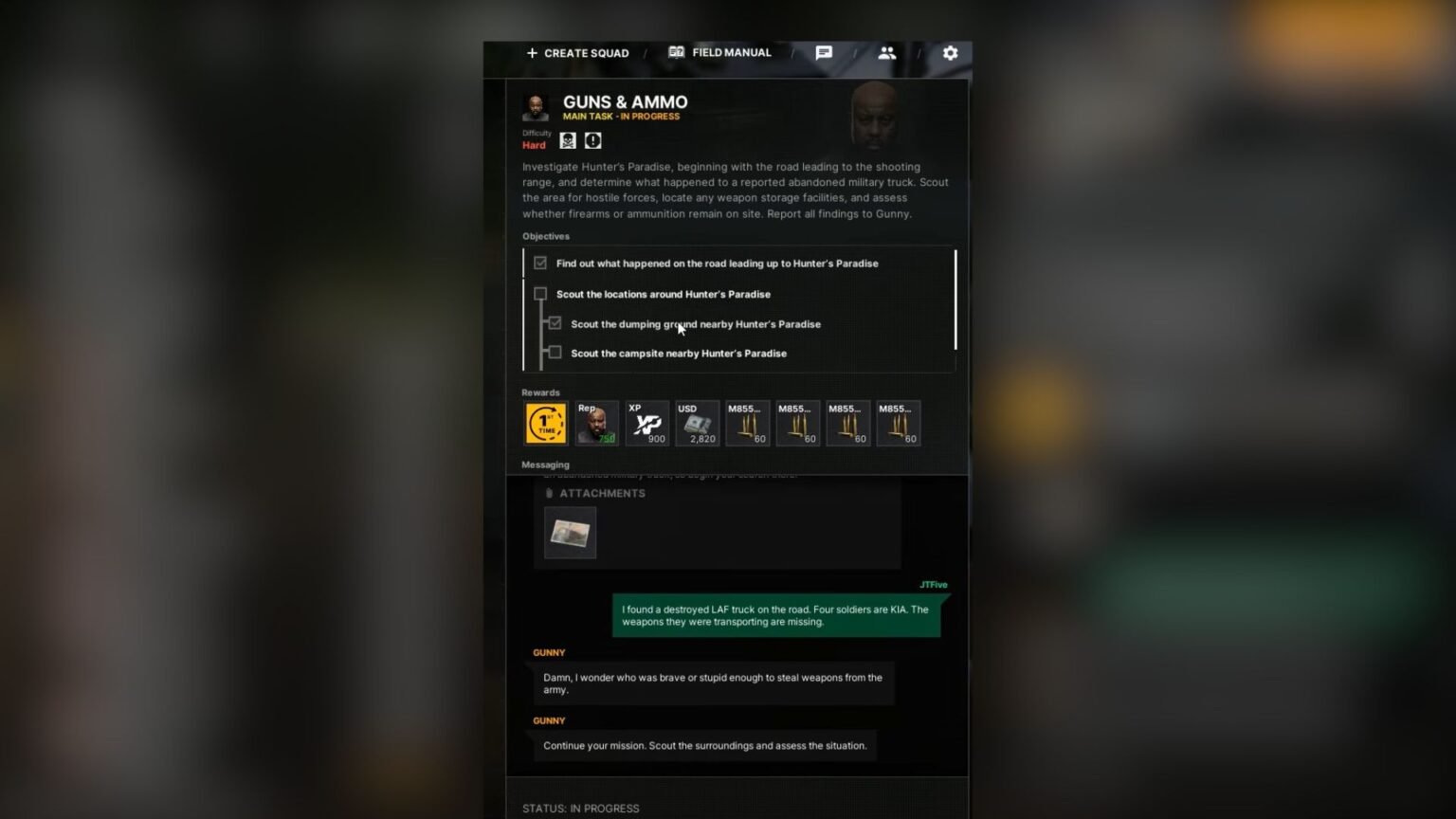Image resolution: width=1456 pixels, height=819 pixels.
Task: Open the attached photo thumbnail
Action: (x=570, y=532)
